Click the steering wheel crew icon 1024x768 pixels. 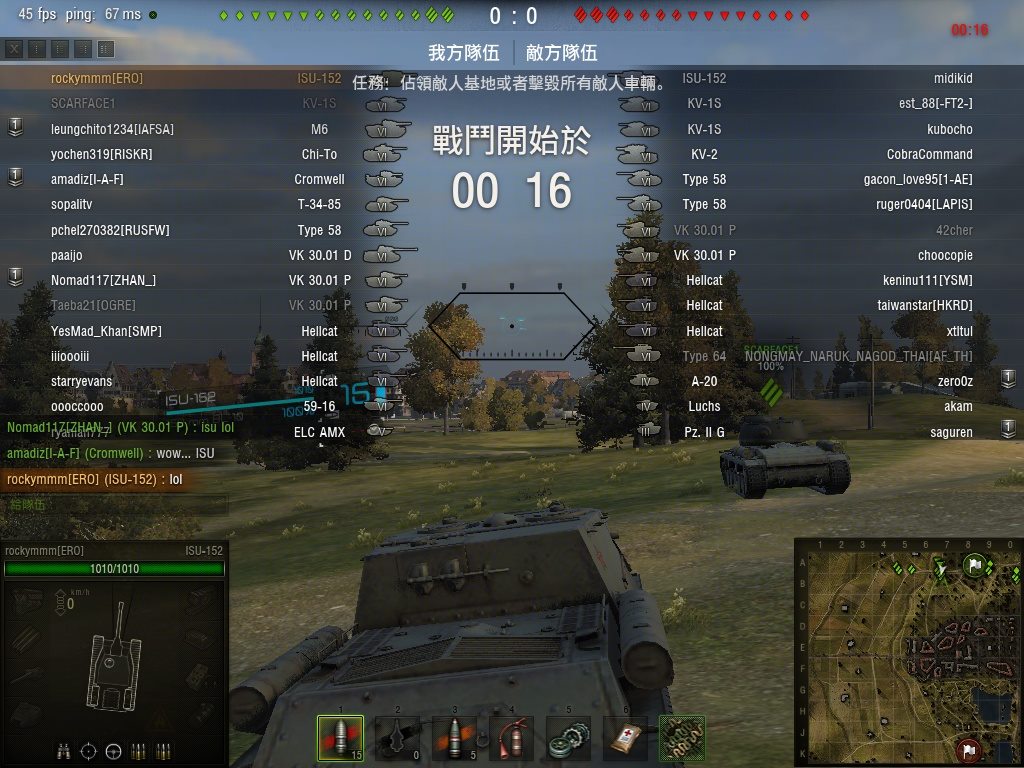(113, 751)
